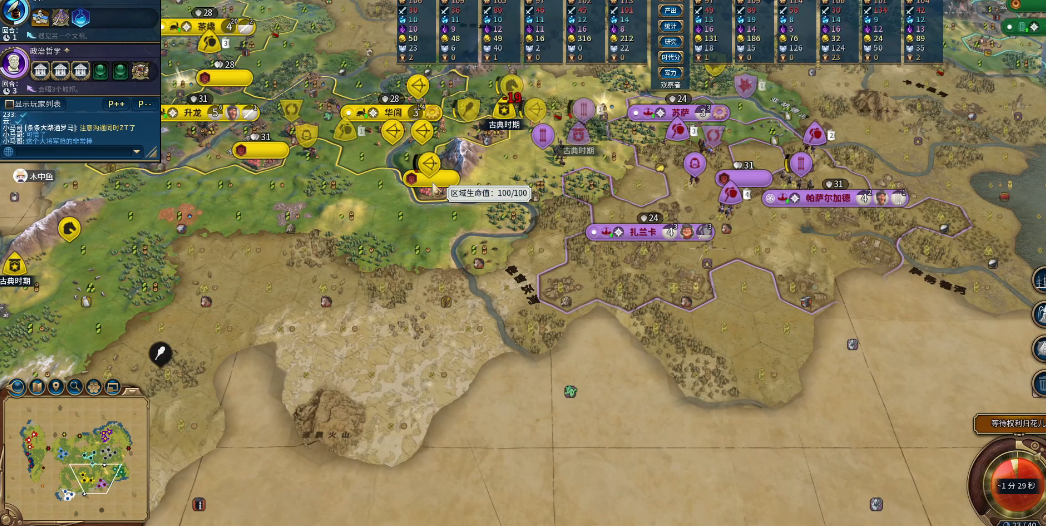Viewport: 1046px width, 526px height.
Task: Click the end turn globe button
Action: point(1008,485)
